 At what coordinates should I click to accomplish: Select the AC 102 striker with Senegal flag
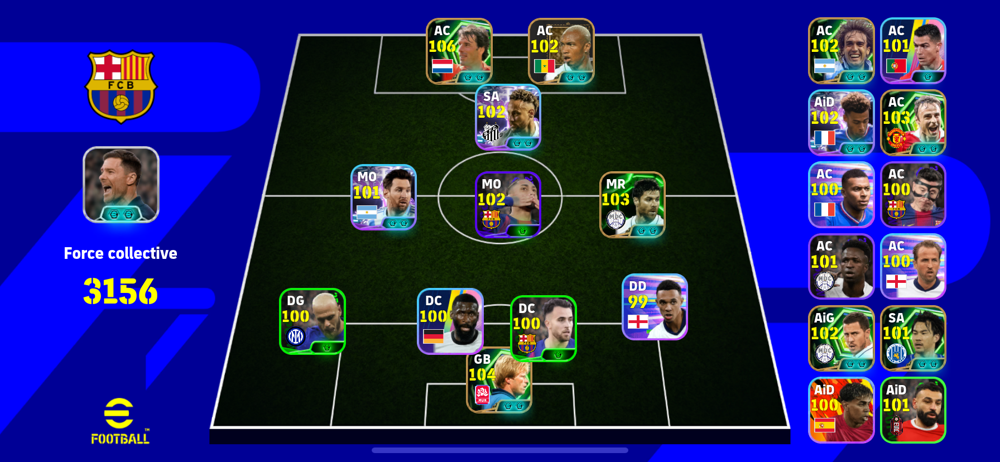click(561, 51)
